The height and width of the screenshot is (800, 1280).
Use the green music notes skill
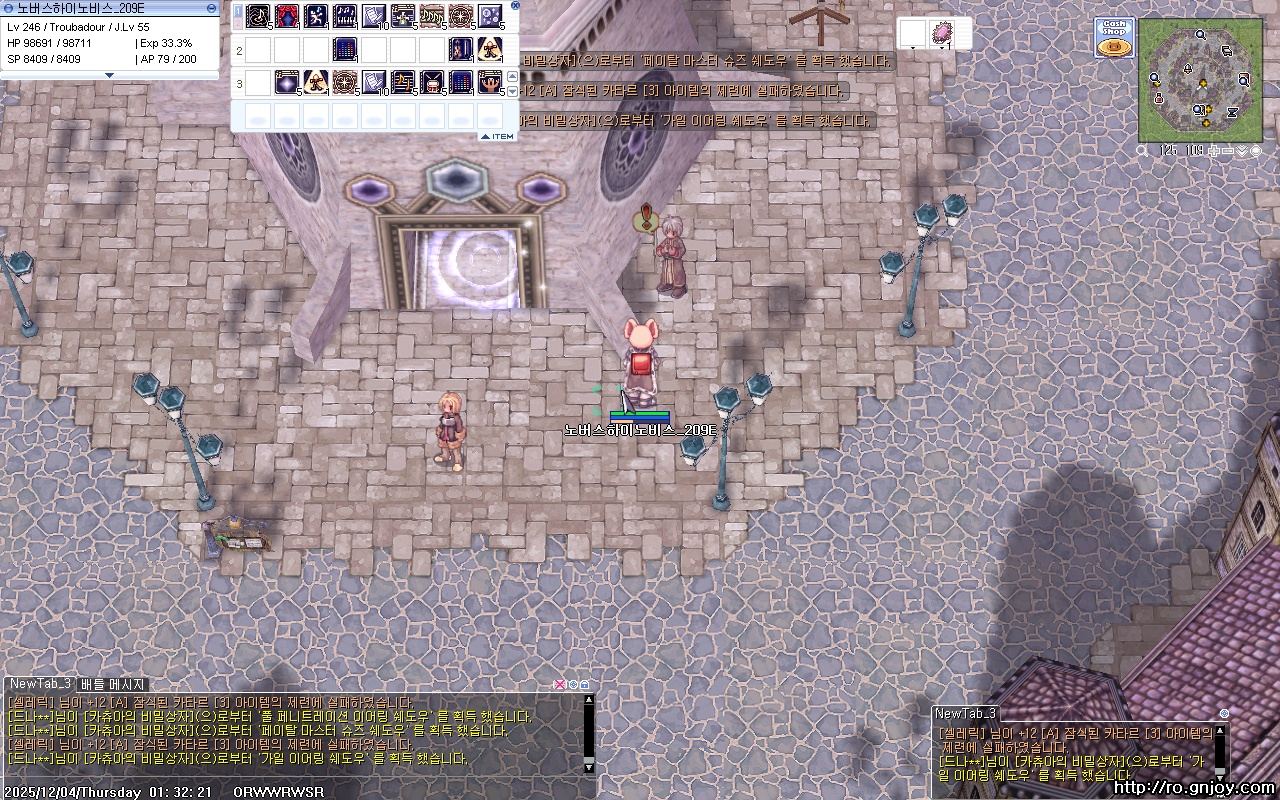[x=432, y=16]
